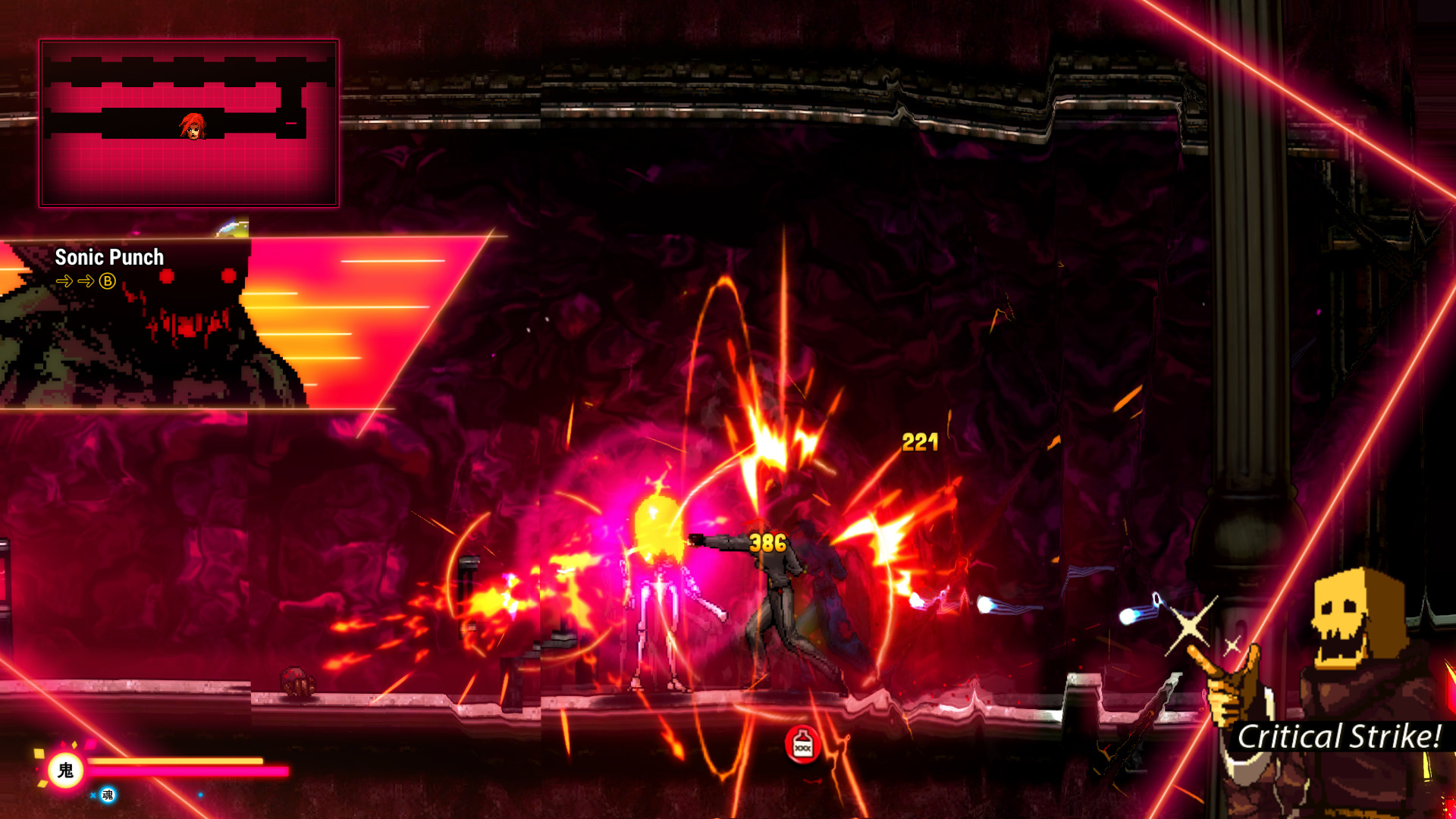Image resolution: width=1456 pixels, height=819 pixels.
Task: Click the second right-arrow input icon
Action: click(x=86, y=281)
